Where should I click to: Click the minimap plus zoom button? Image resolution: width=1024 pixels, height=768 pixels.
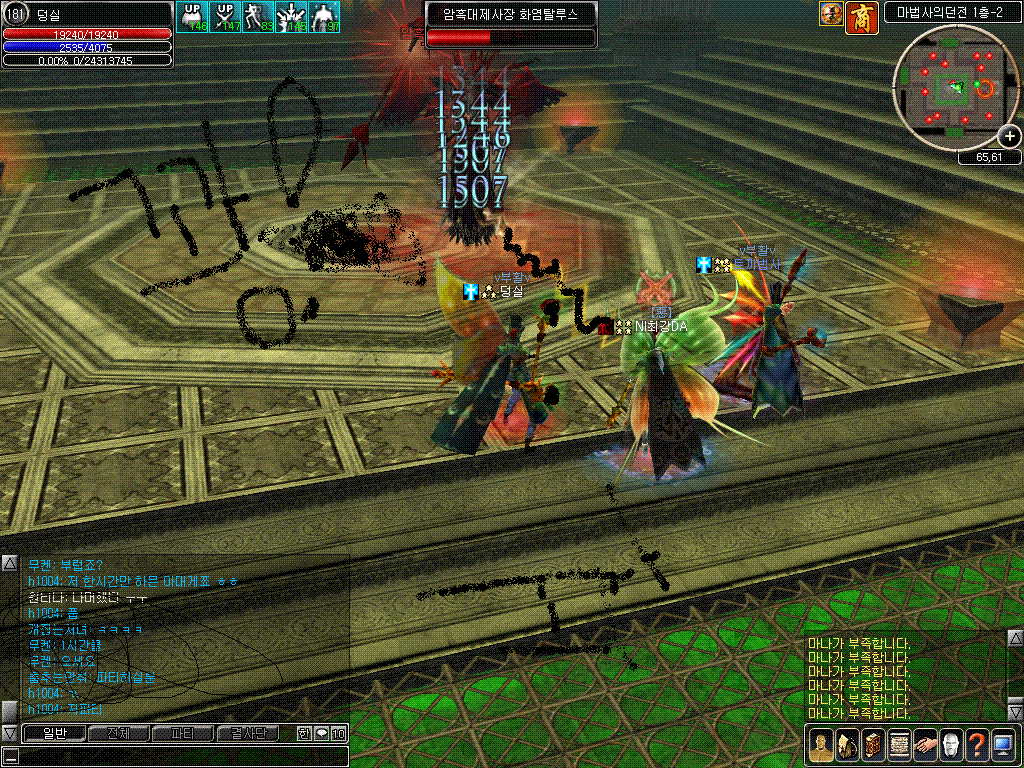pos(1010,136)
